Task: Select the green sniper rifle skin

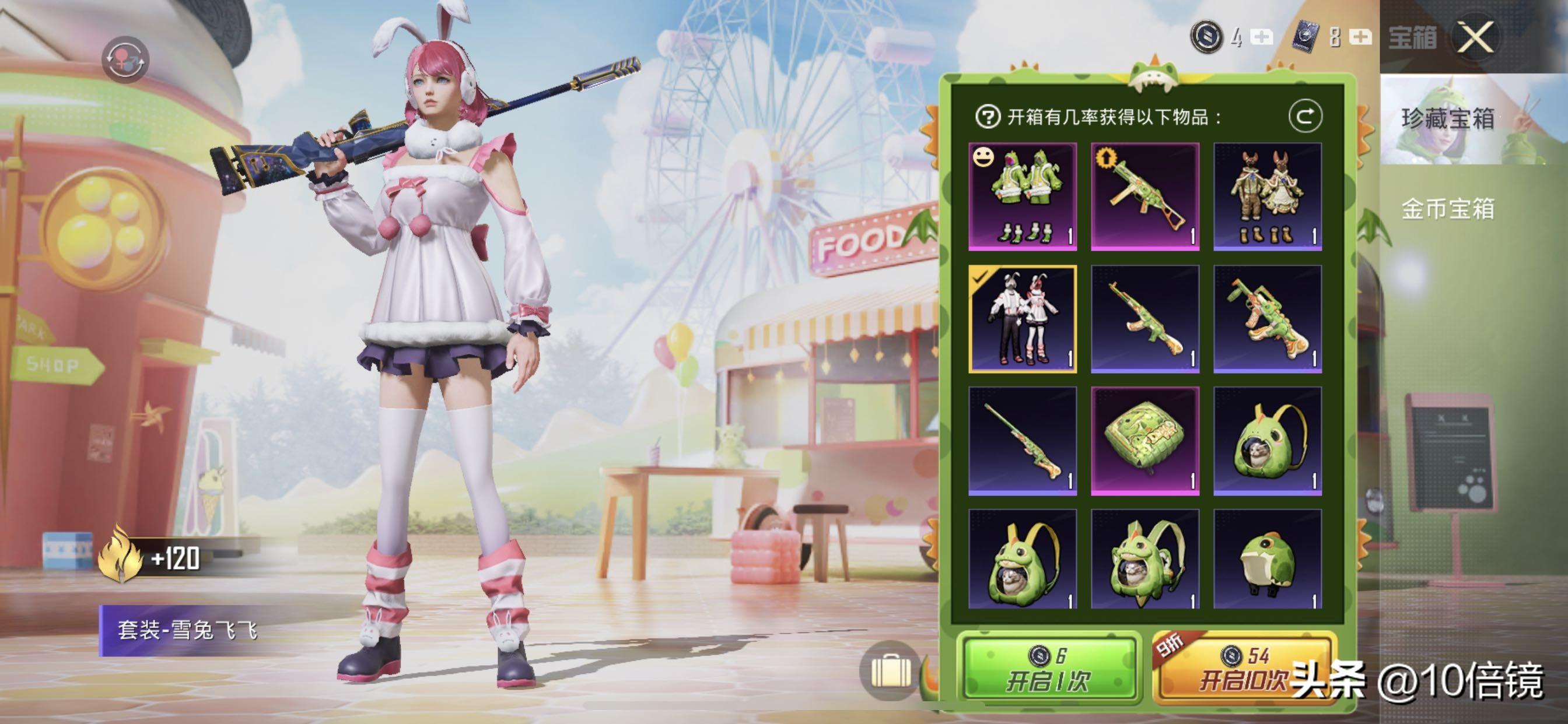Action: pos(1023,441)
